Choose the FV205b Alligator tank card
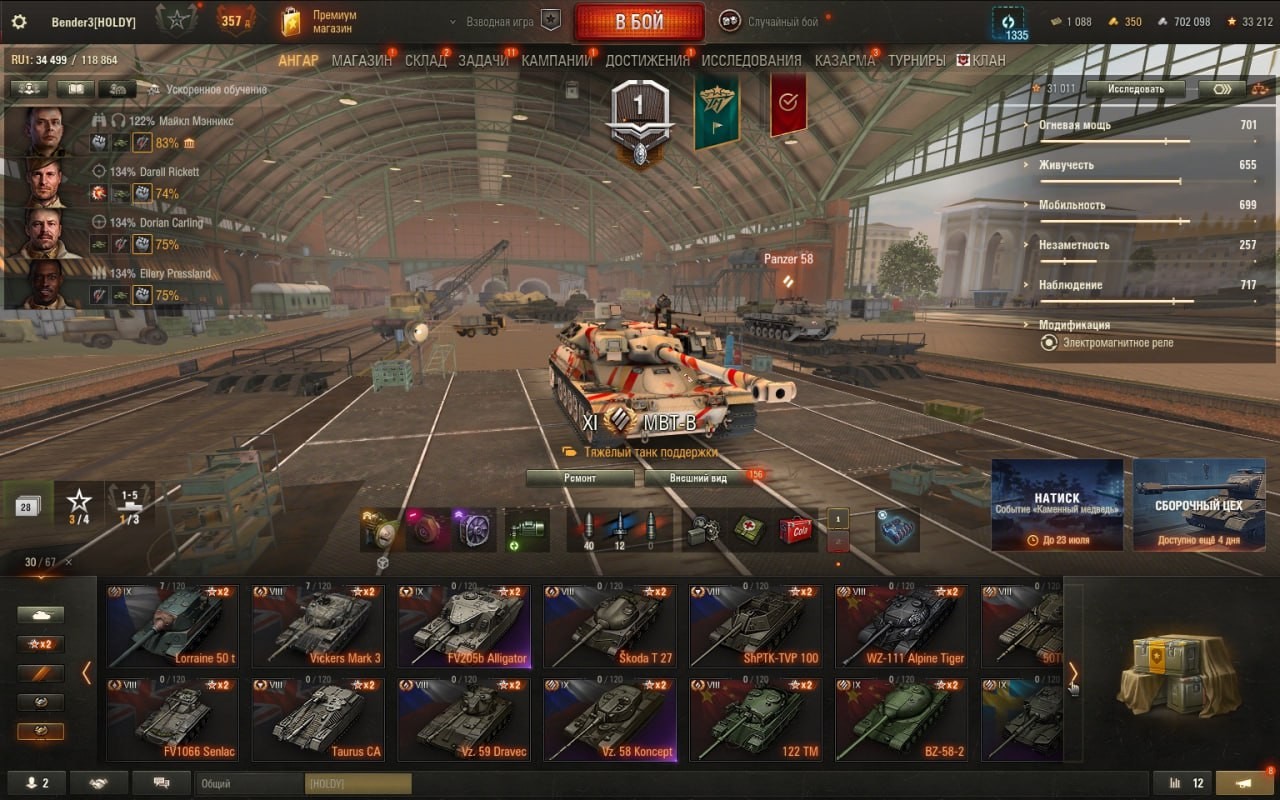The height and width of the screenshot is (800, 1280). 463,626
